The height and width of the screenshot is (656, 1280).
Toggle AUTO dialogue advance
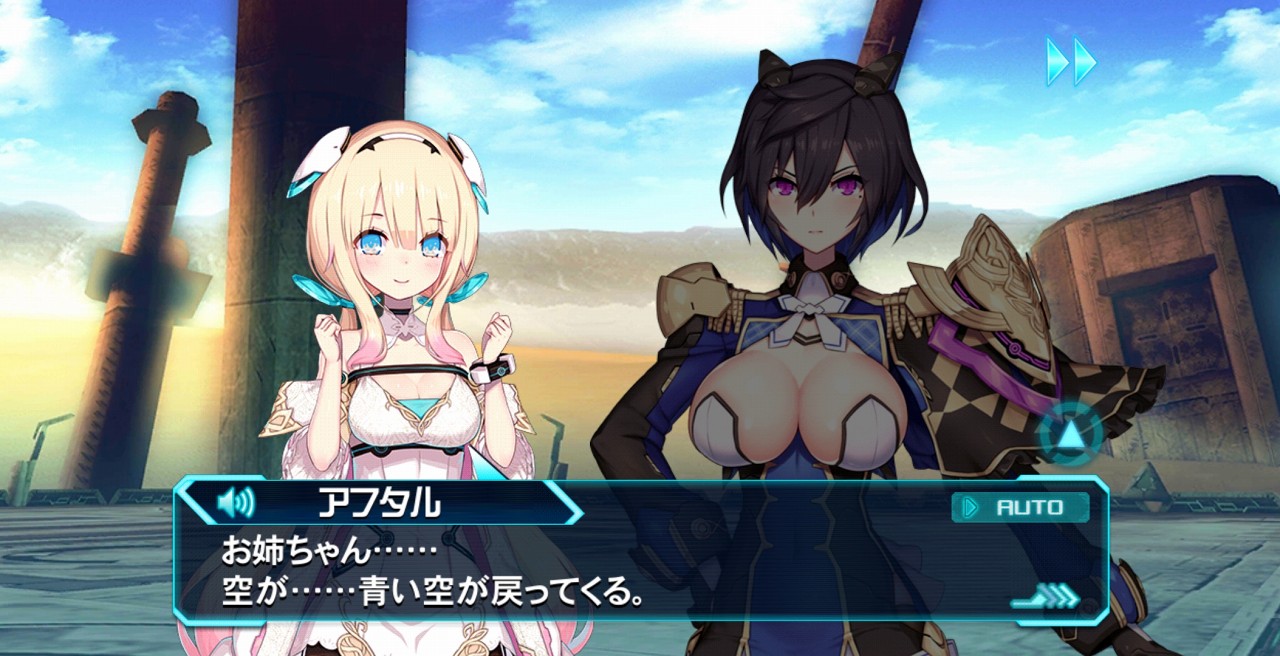click(x=1021, y=507)
